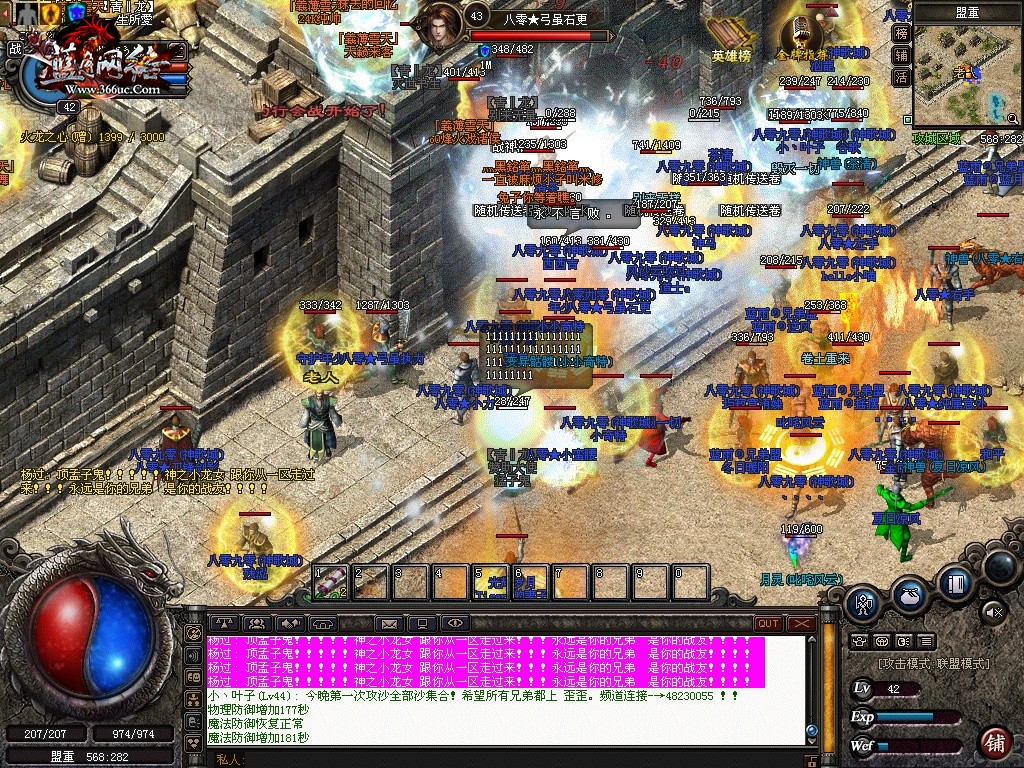Screen dimensions: 1024x768
Task: Close the game using red X button
Action: coord(801,623)
